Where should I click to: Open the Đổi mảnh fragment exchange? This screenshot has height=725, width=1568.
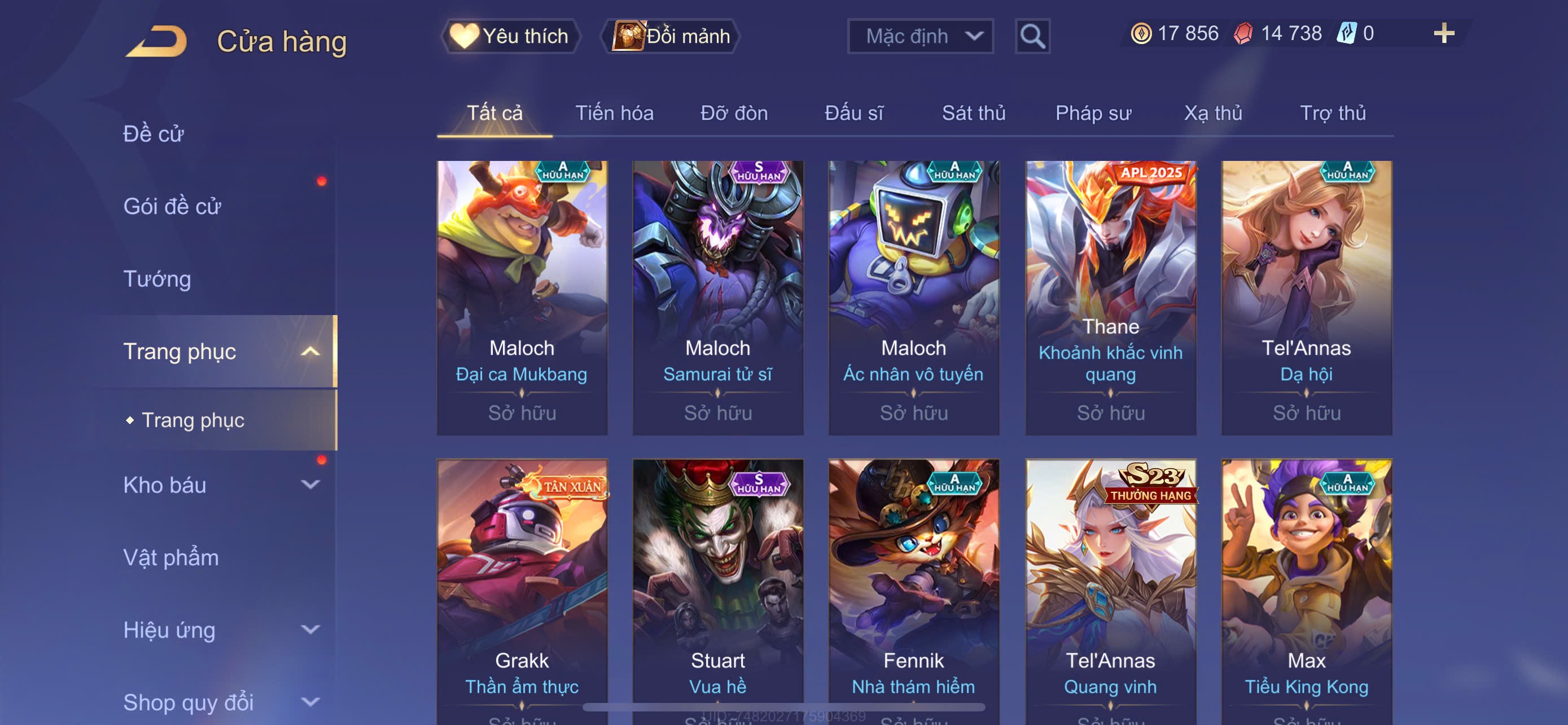(x=671, y=37)
